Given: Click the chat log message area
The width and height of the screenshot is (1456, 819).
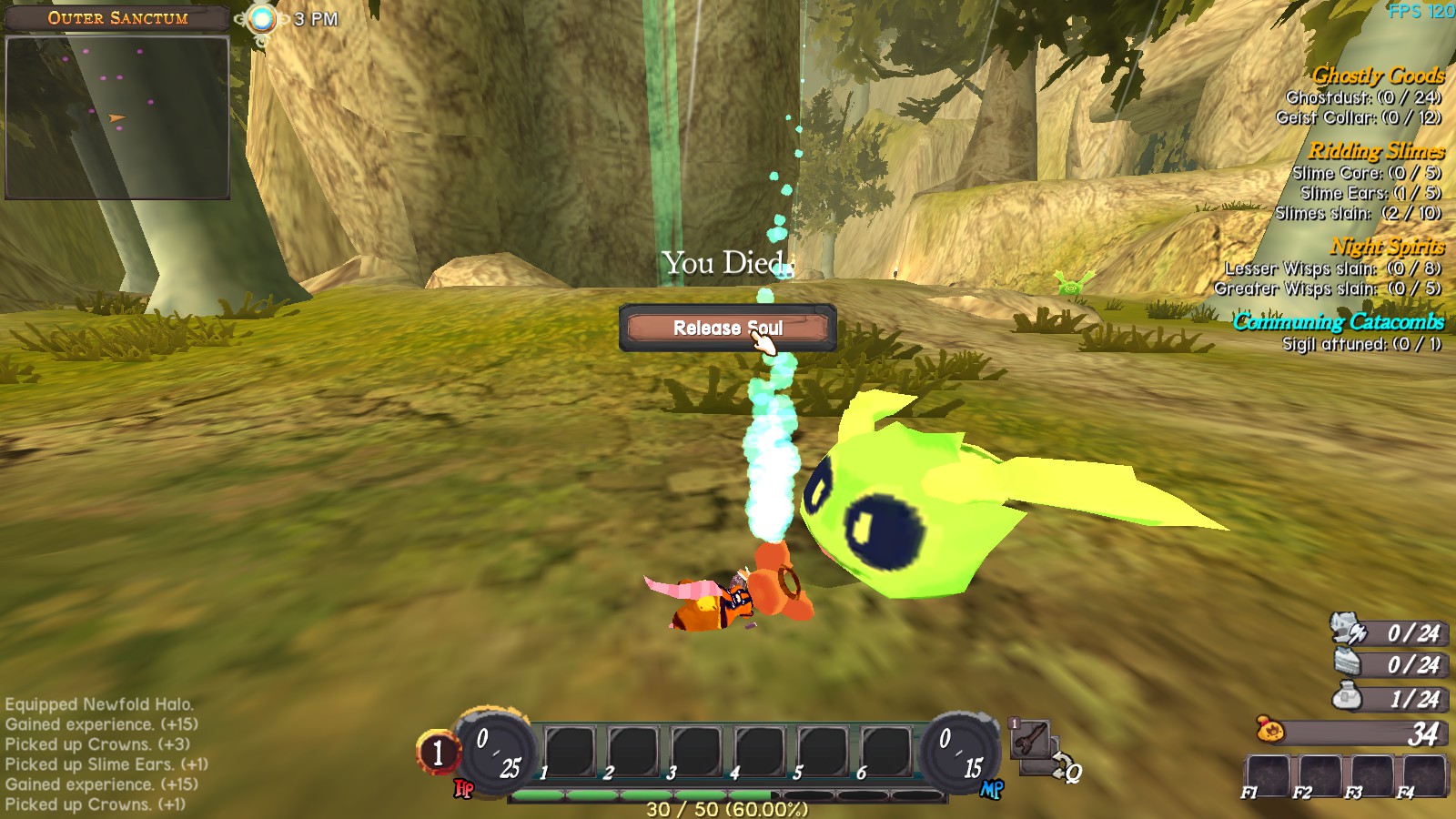Looking at the screenshot, I should tap(105, 754).
